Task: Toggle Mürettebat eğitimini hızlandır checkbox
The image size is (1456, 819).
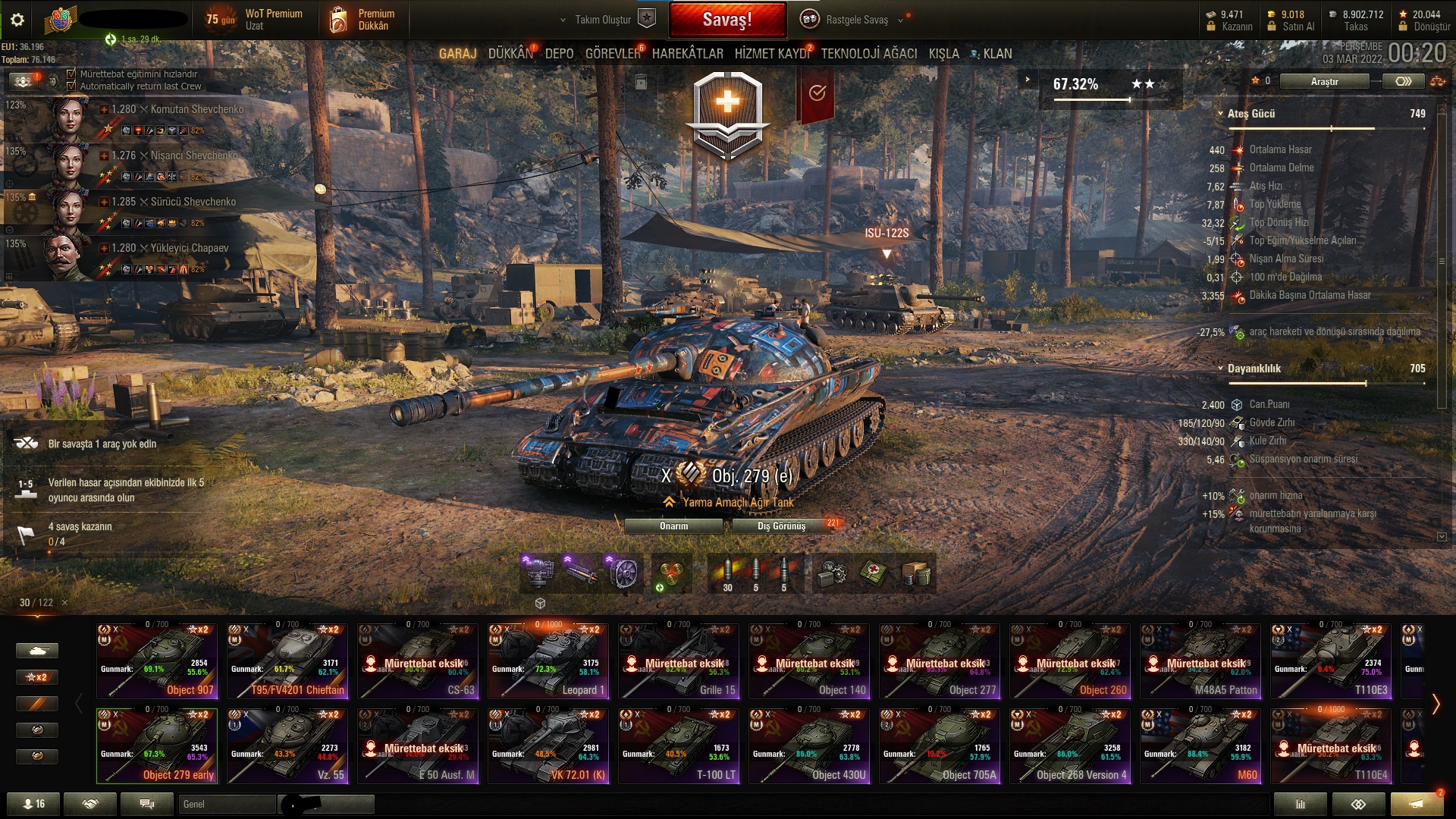Action: click(x=71, y=74)
